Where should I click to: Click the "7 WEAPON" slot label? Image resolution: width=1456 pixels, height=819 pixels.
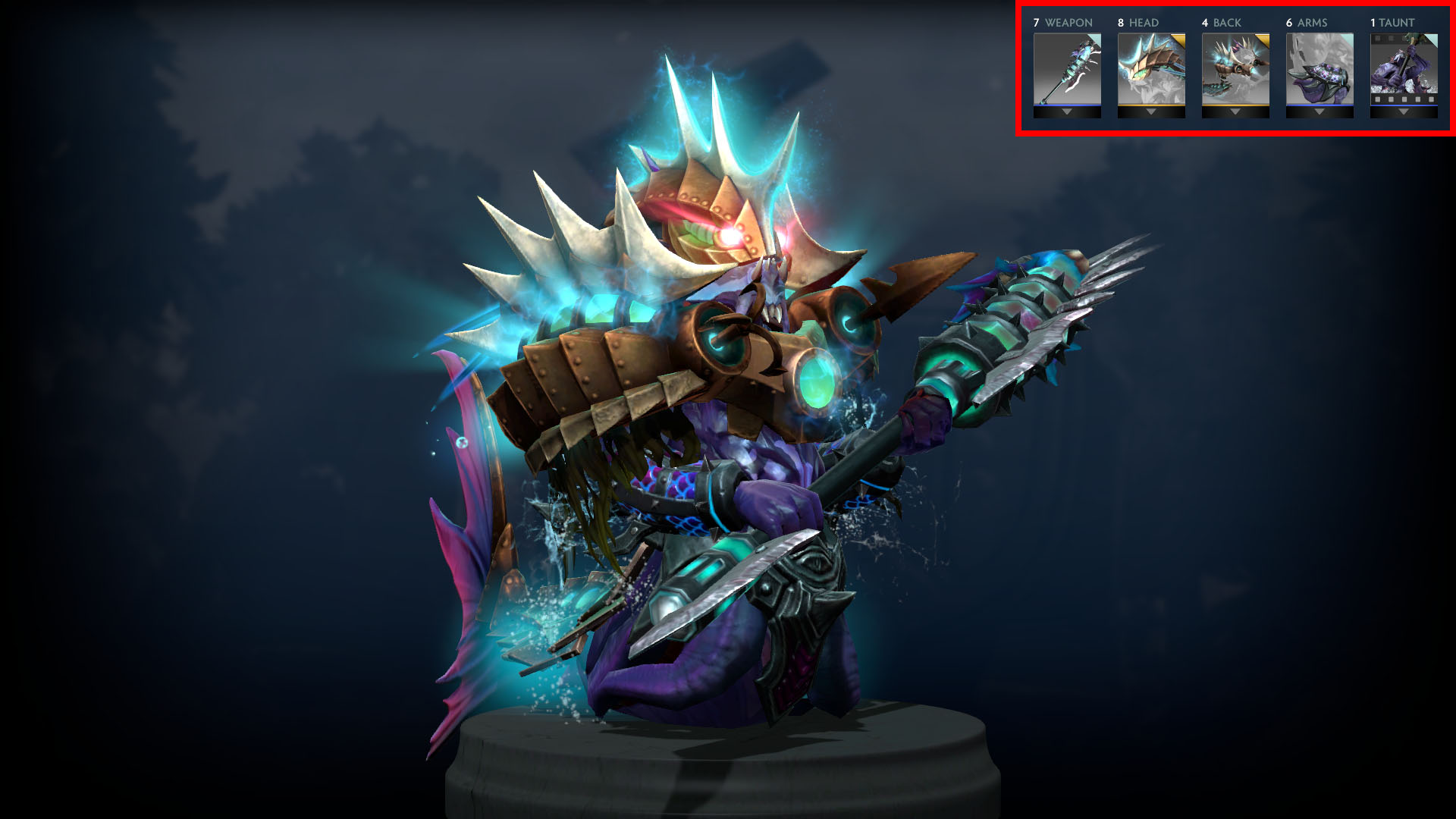tap(1062, 22)
